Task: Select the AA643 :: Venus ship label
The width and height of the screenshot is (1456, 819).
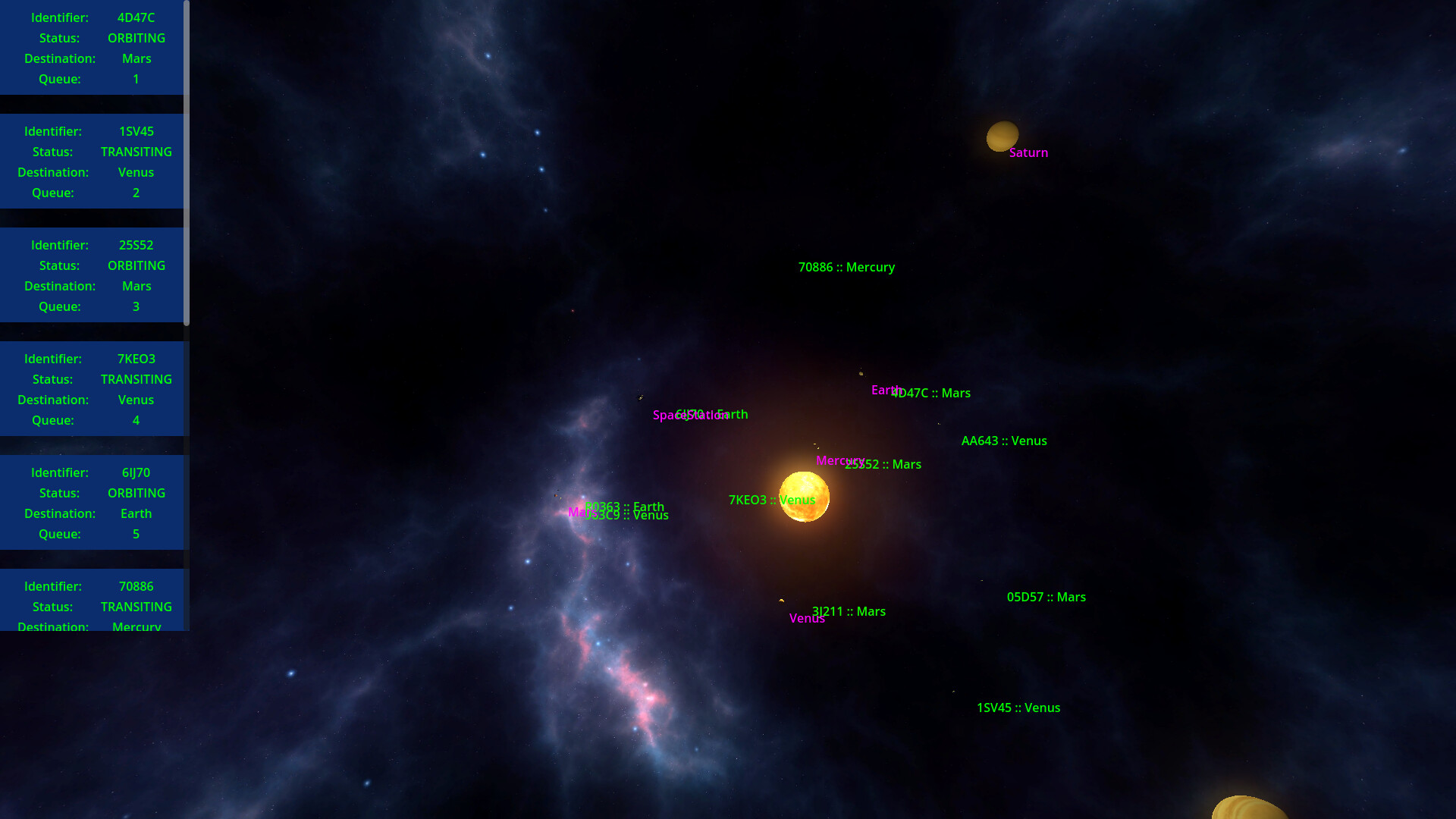Action: 1004,441
